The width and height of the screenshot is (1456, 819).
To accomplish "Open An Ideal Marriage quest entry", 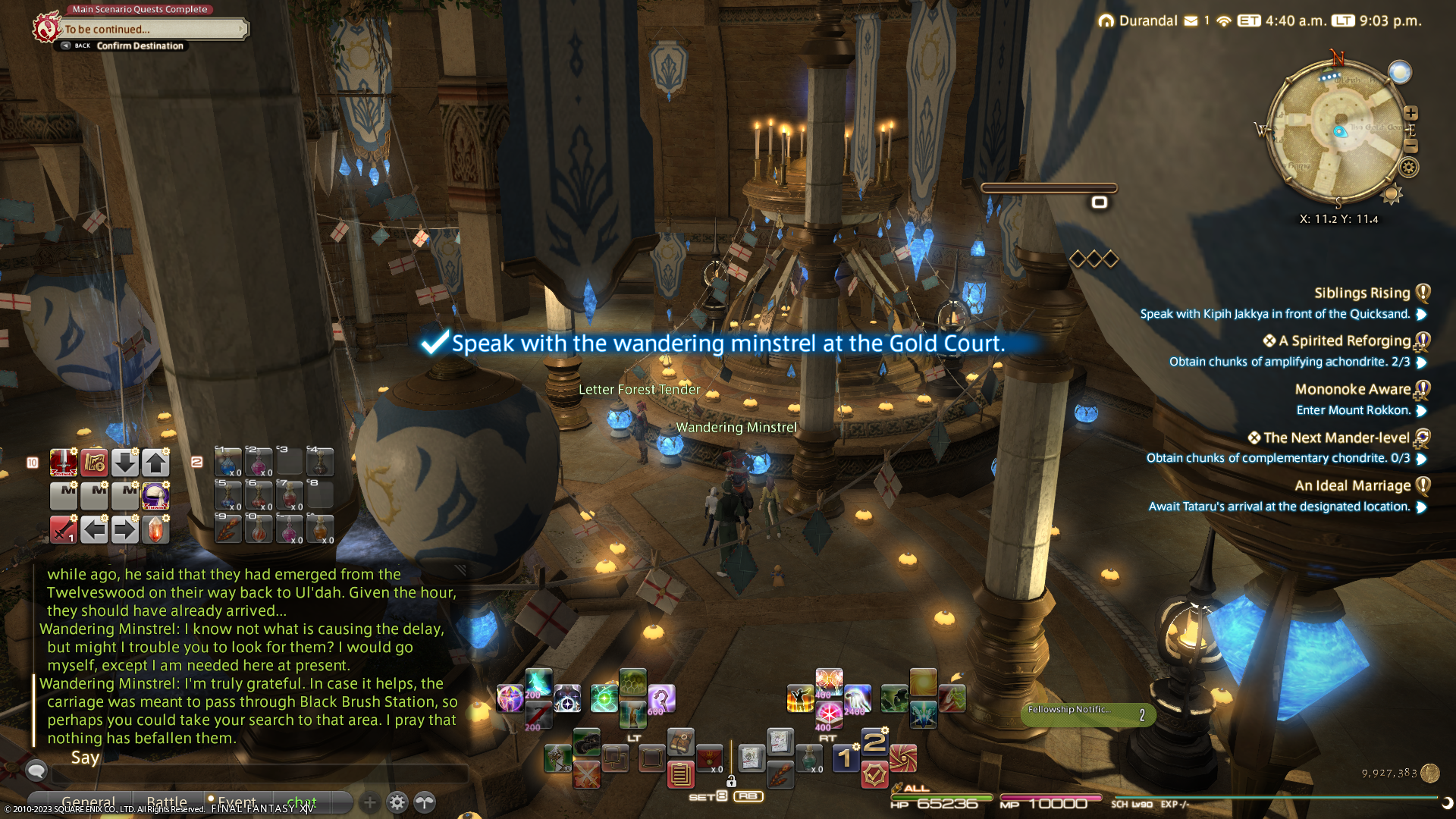I will [1352, 486].
